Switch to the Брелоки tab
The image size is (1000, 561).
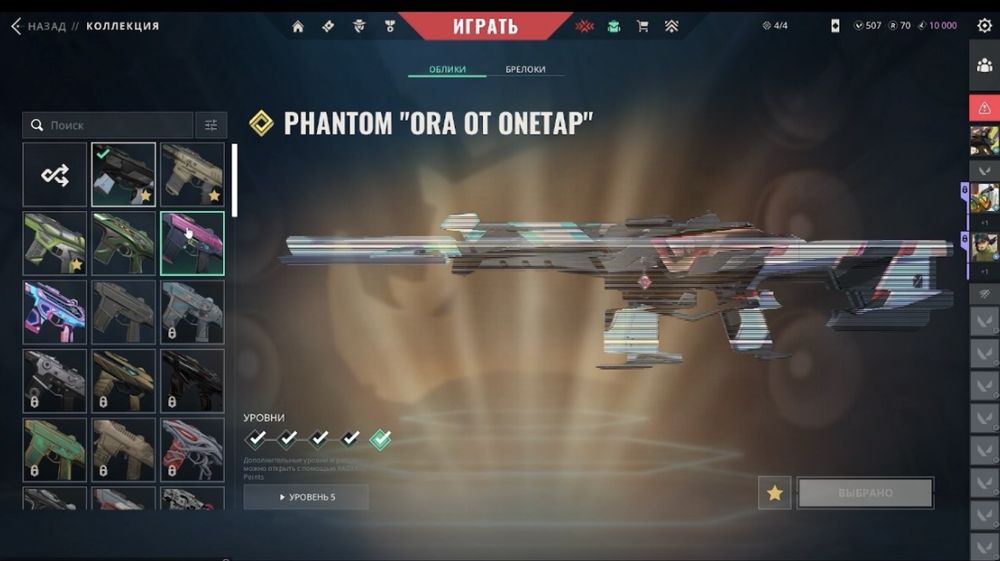525,69
